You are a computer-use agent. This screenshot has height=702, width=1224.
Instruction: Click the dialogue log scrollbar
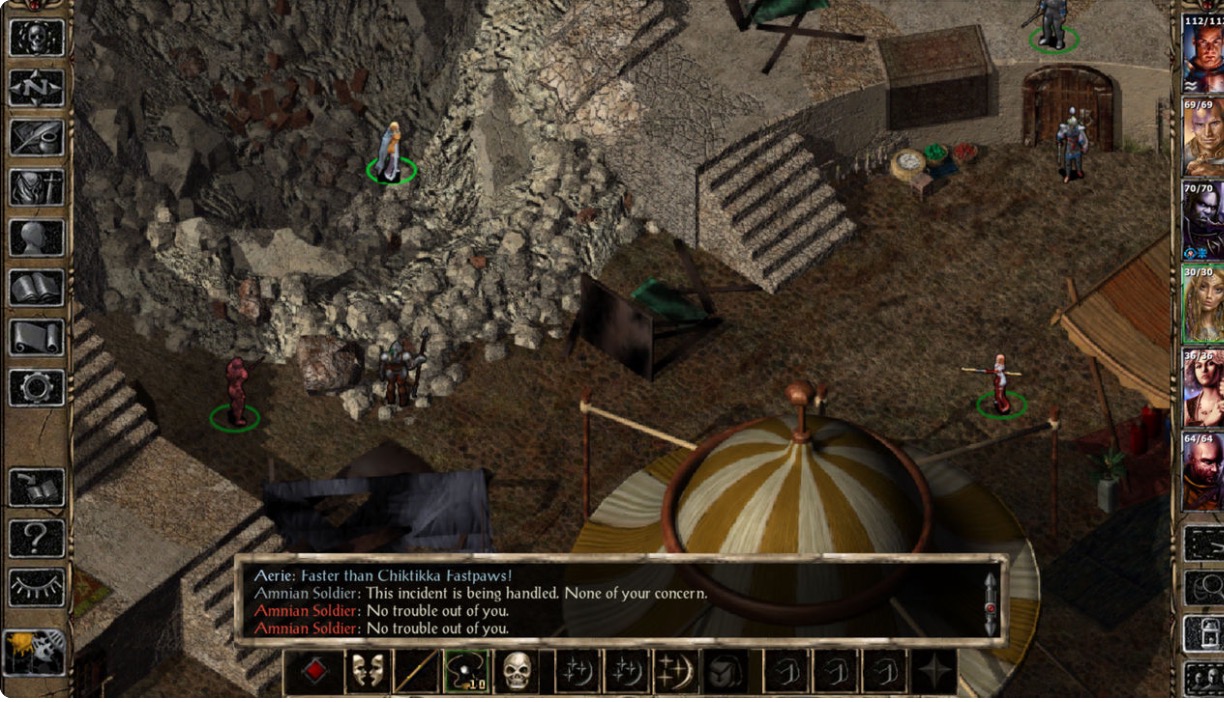click(x=990, y=604)
